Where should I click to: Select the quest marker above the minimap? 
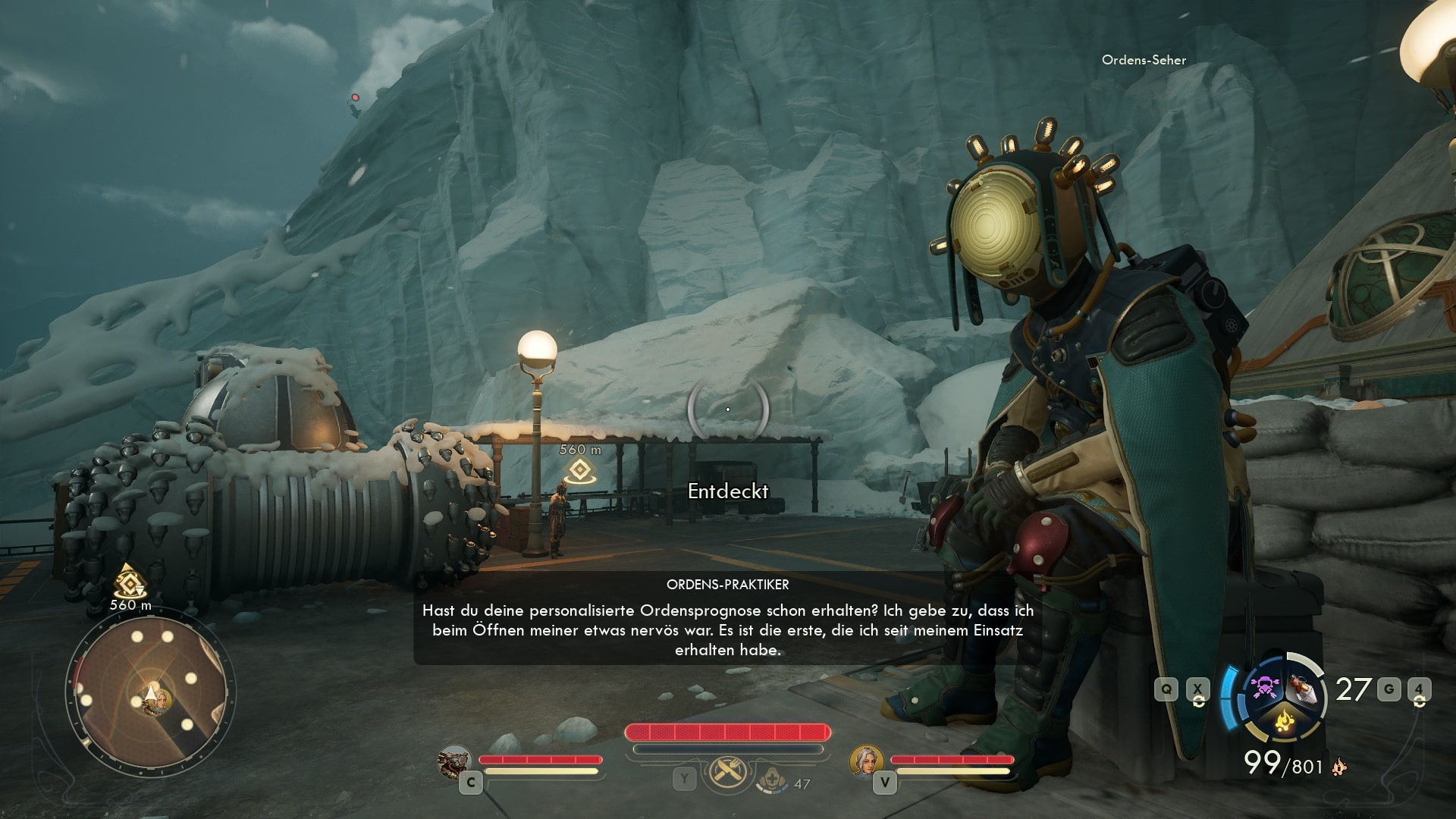tap(130, 582)
